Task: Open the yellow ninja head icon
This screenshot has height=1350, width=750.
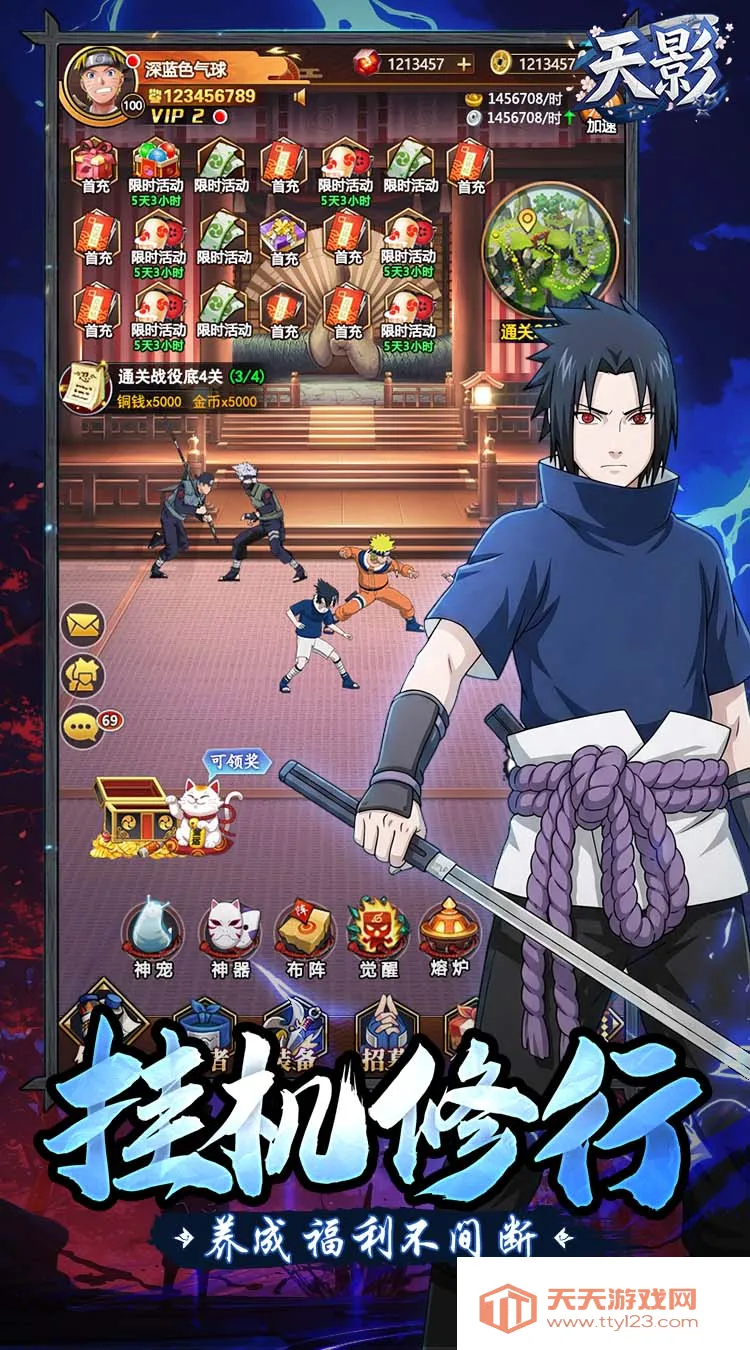Action: (x=84, y=677)
